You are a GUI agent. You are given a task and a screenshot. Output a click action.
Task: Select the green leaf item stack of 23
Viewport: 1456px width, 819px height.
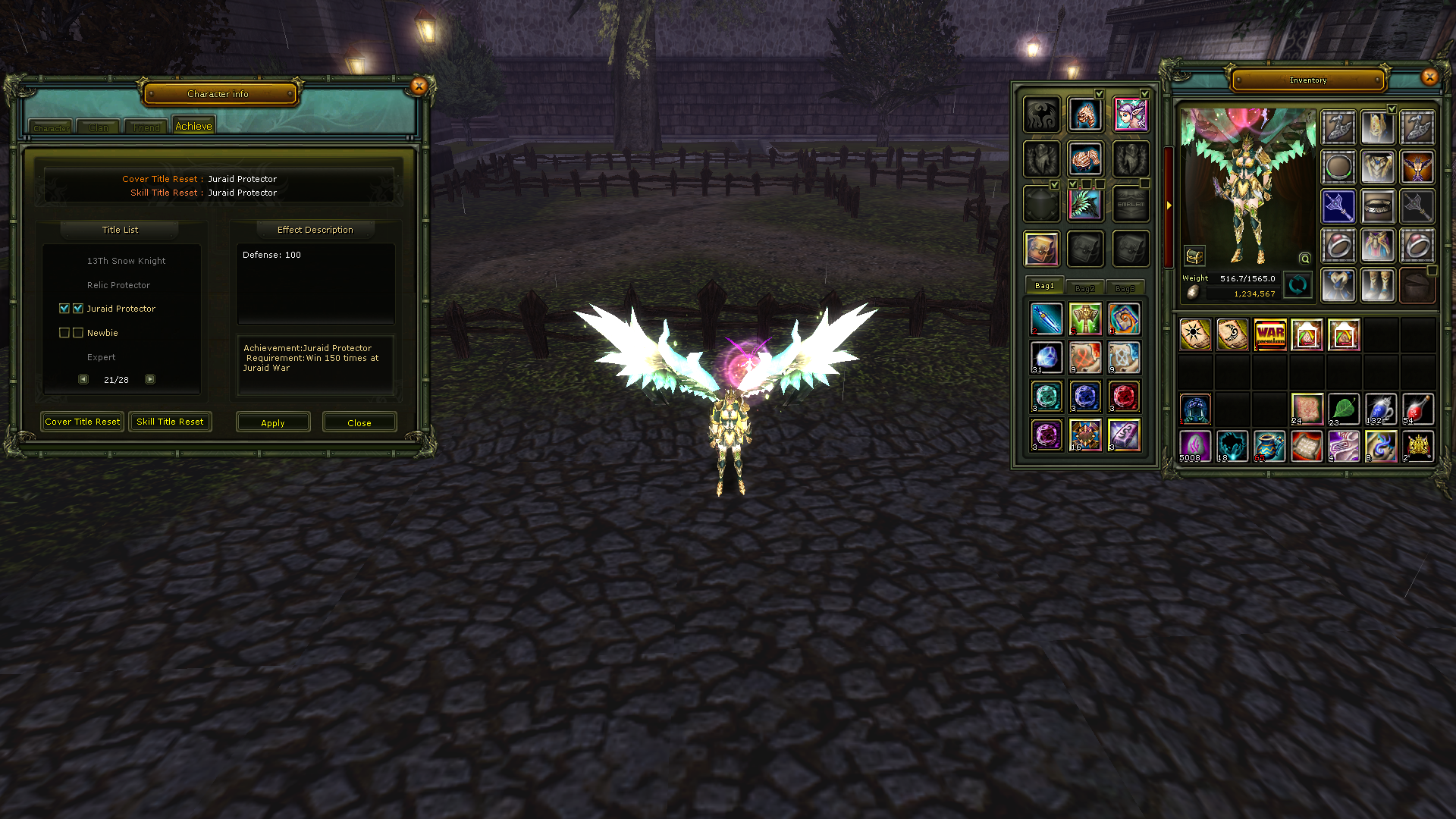tap(1343, 408)
